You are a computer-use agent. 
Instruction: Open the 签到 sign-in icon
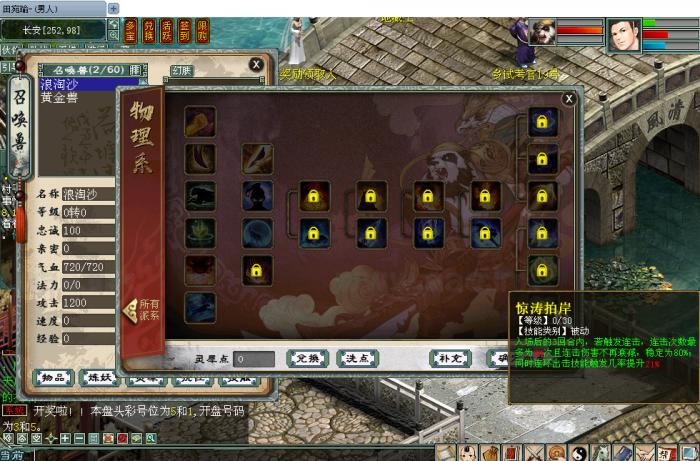(x=184, y=29)
